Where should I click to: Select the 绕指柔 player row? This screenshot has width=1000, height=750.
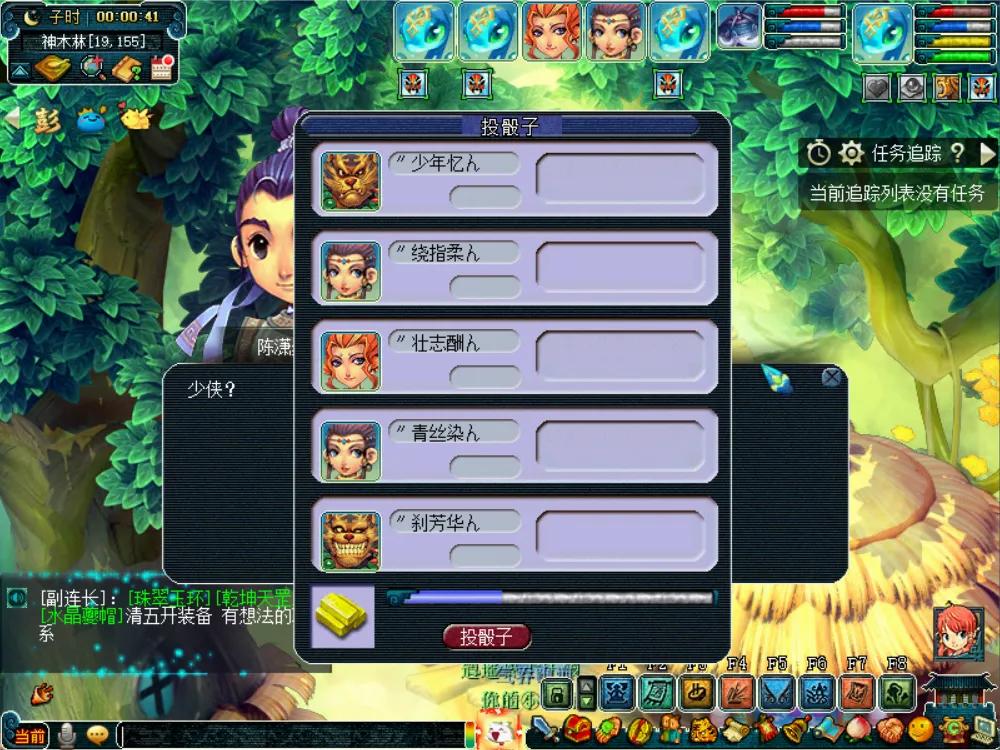[516, 269]
